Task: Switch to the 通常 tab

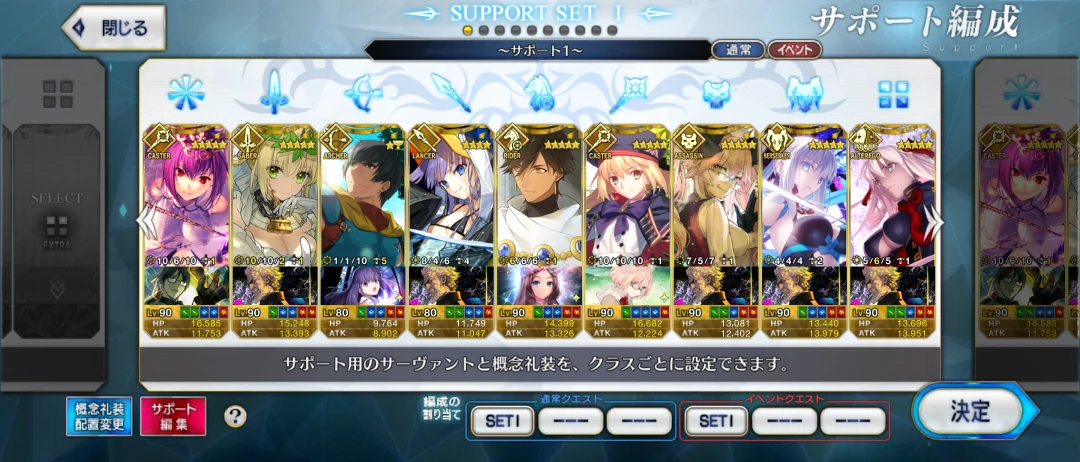Action: pos(738,49)
